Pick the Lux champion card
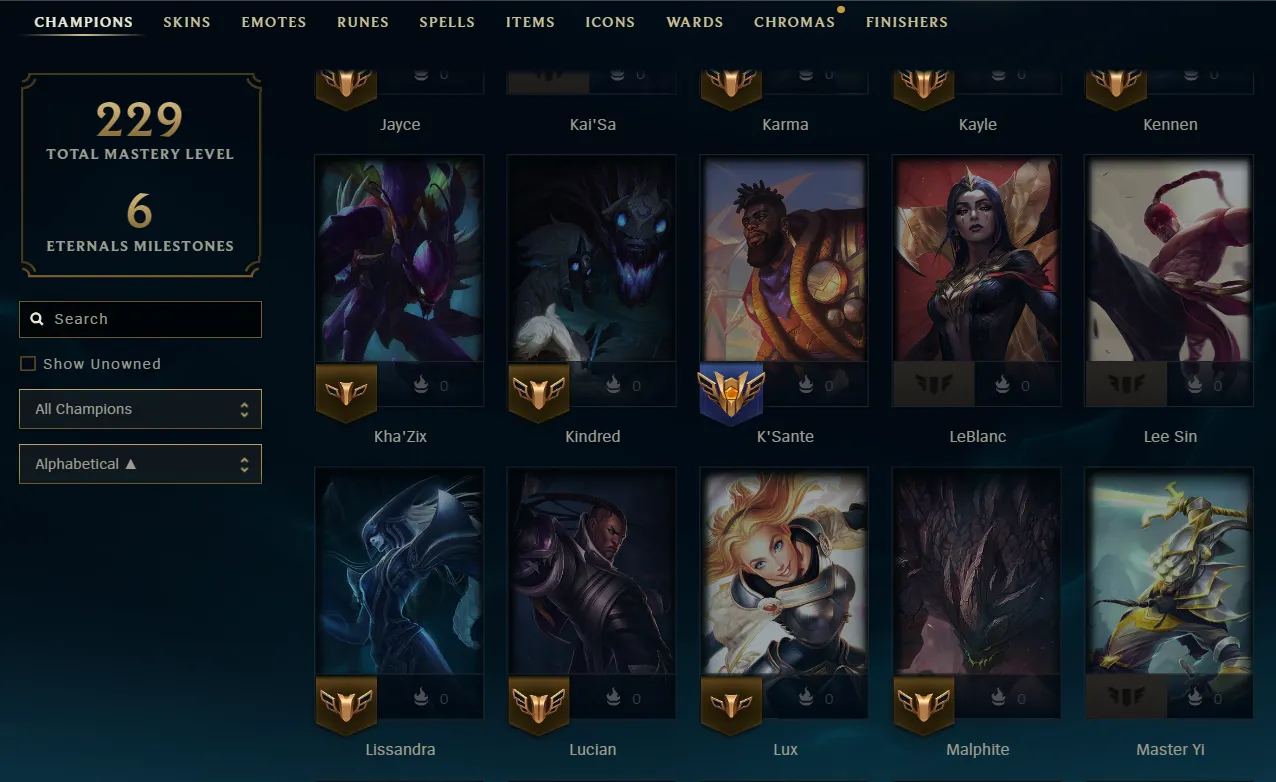1276x782 pixels. [785, 572]
